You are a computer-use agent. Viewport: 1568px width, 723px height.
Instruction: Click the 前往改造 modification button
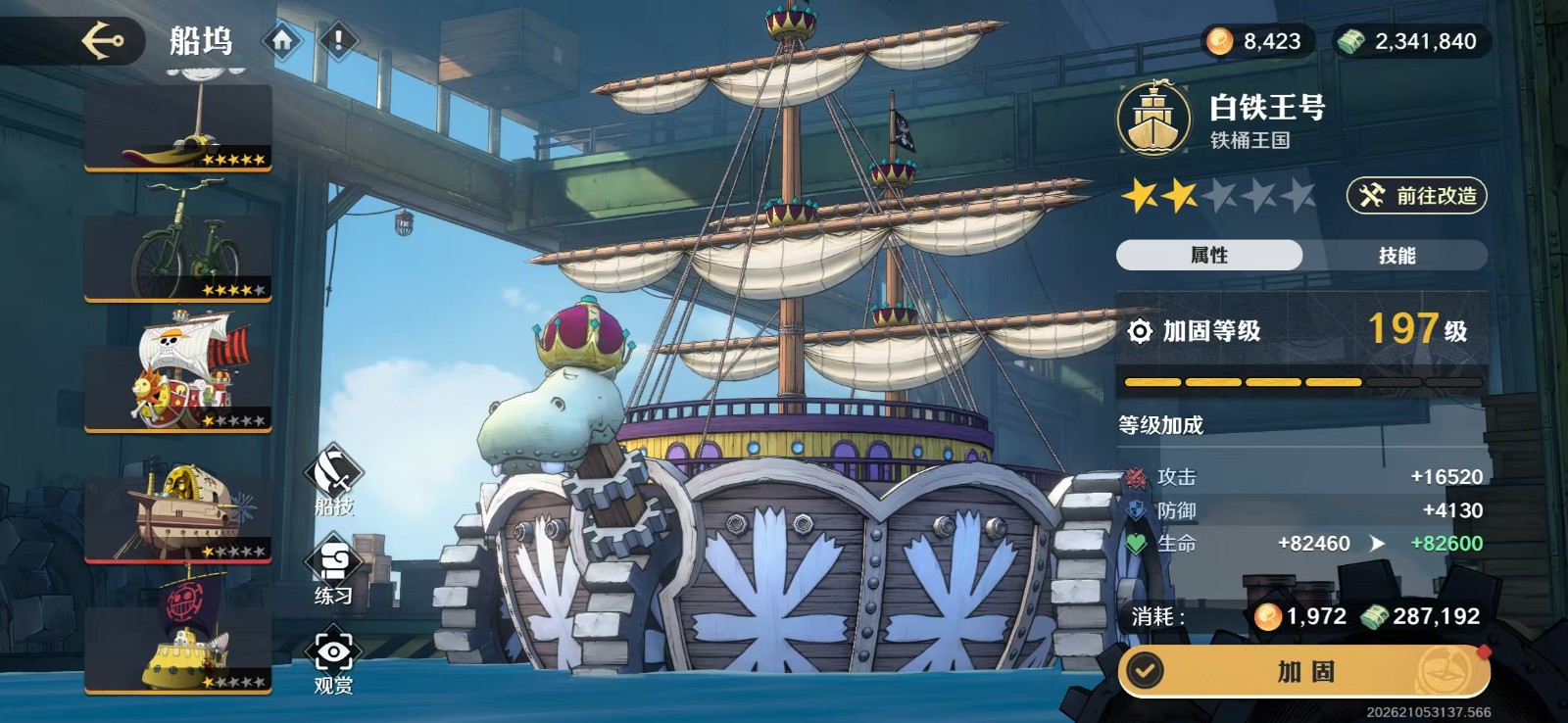click(x=1417, y=196)
